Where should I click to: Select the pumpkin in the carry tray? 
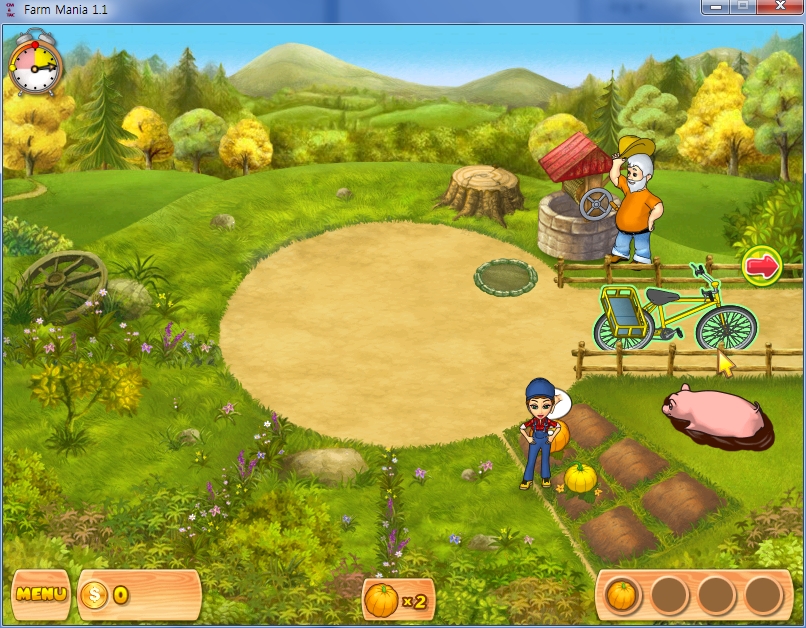coord(622,595)
